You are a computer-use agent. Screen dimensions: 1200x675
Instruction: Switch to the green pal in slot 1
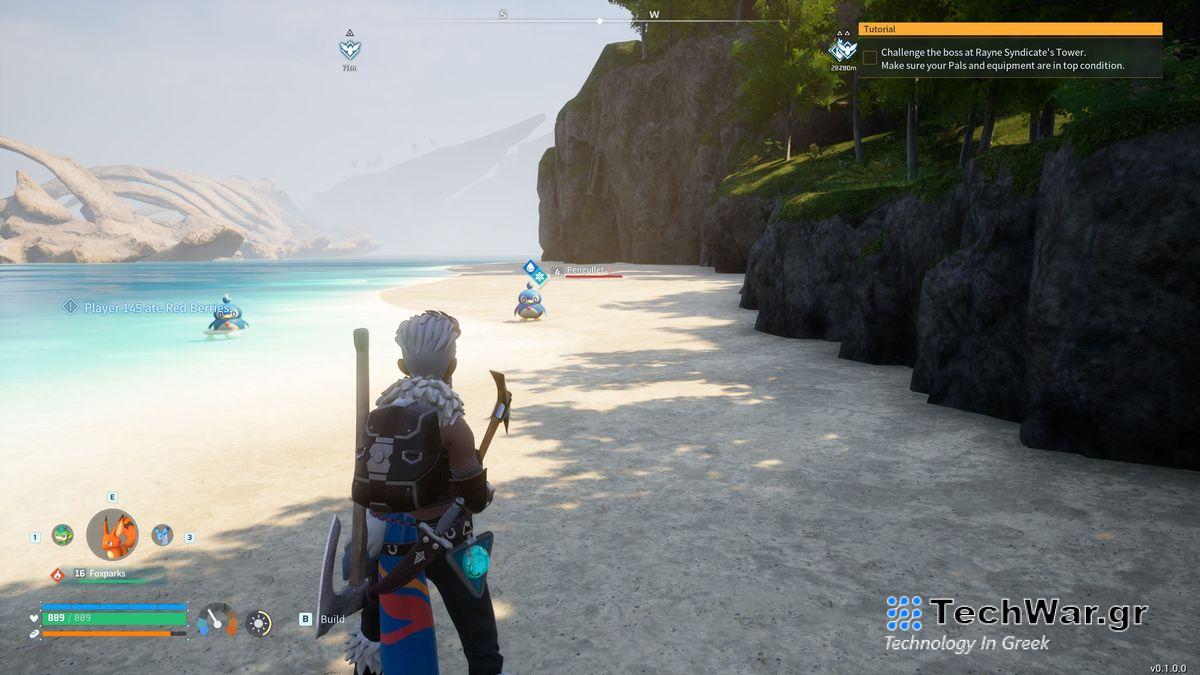62,535
